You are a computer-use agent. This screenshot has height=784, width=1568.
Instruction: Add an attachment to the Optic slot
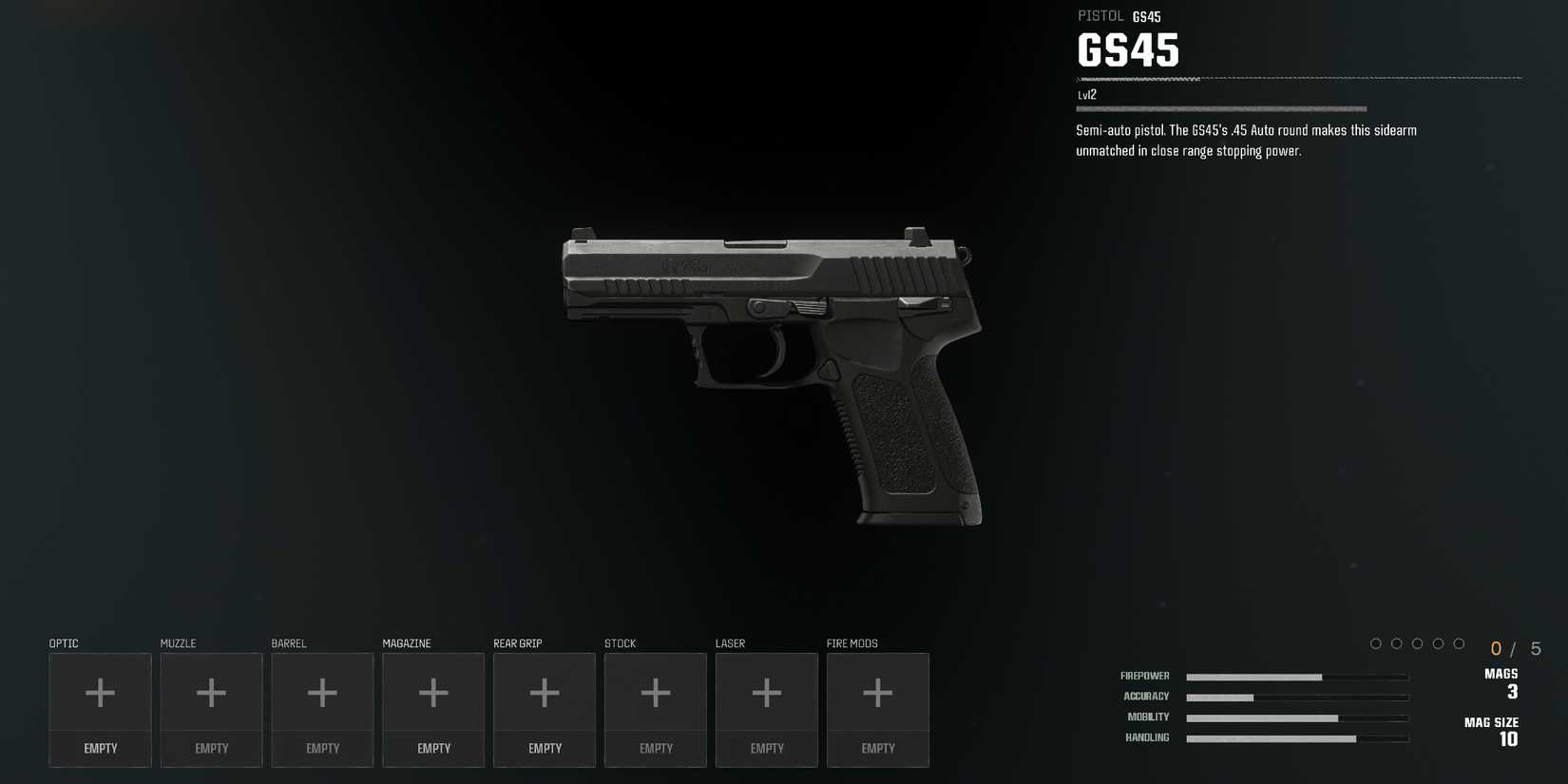100,692
